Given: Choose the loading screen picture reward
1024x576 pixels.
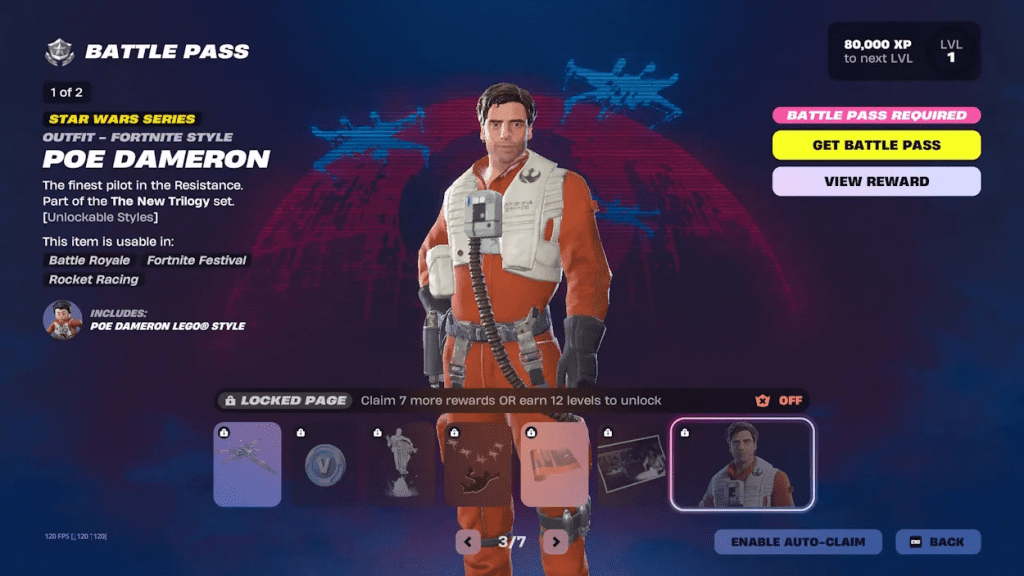Looking at the screenshot, I should [632, 464].
